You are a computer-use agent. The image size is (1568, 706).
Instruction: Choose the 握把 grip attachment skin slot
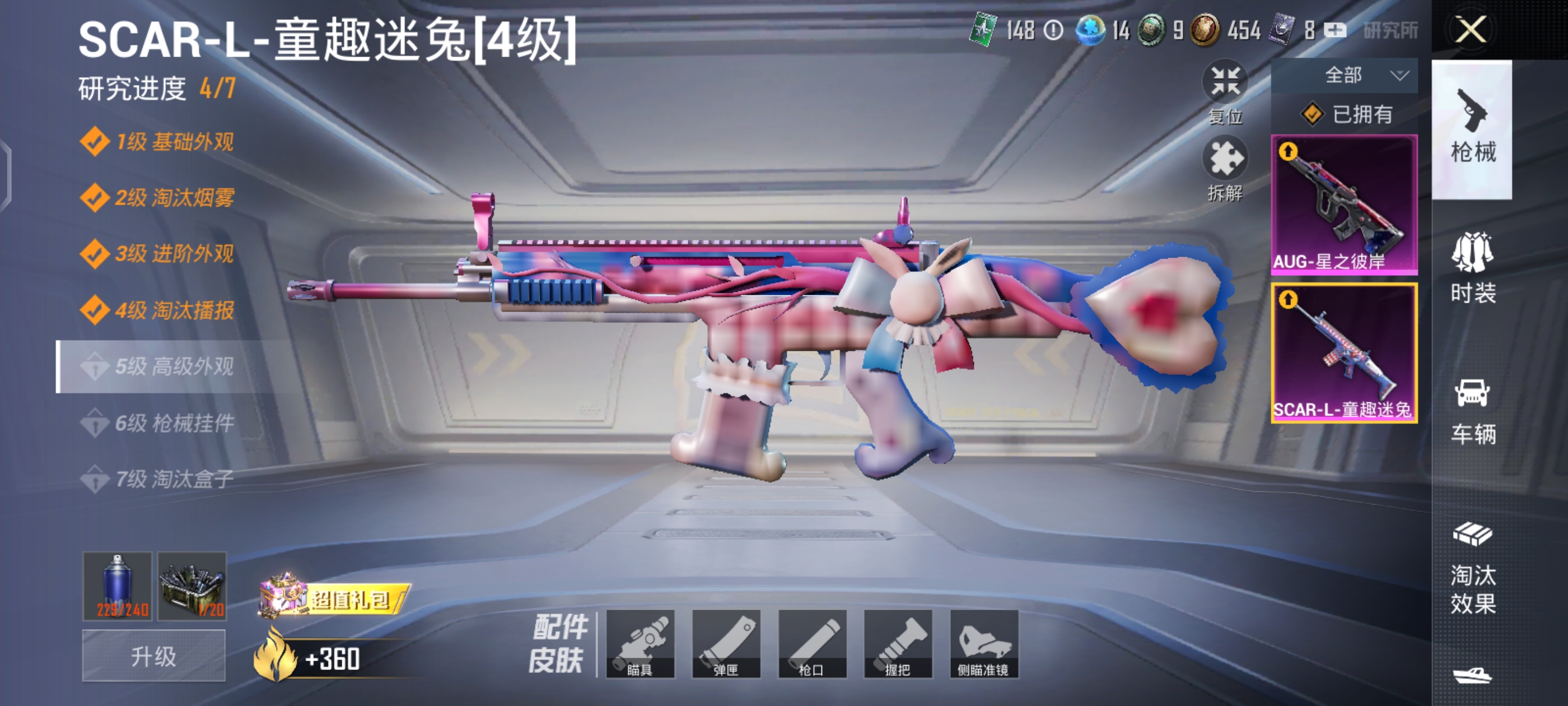pyautogui.click(x=897, y=643)
